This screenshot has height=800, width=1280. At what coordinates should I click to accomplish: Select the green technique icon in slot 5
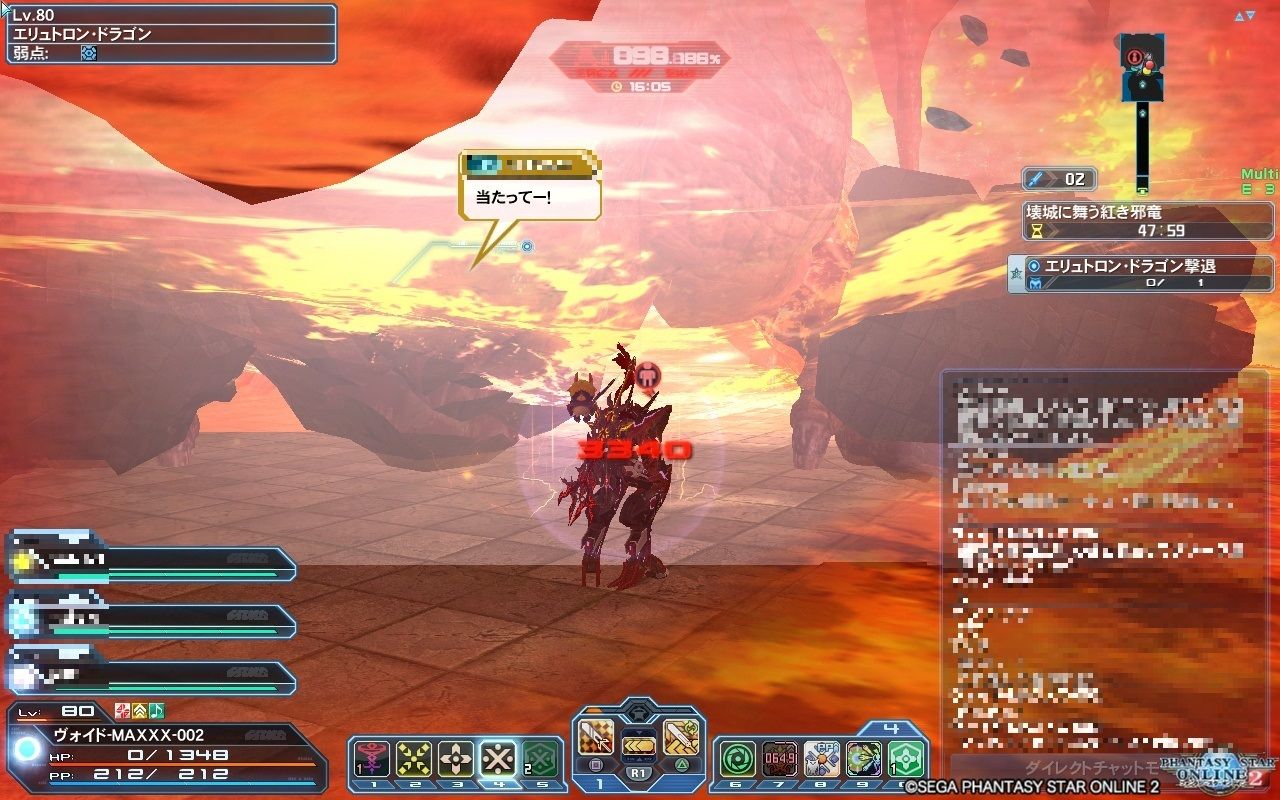[539, 755]
